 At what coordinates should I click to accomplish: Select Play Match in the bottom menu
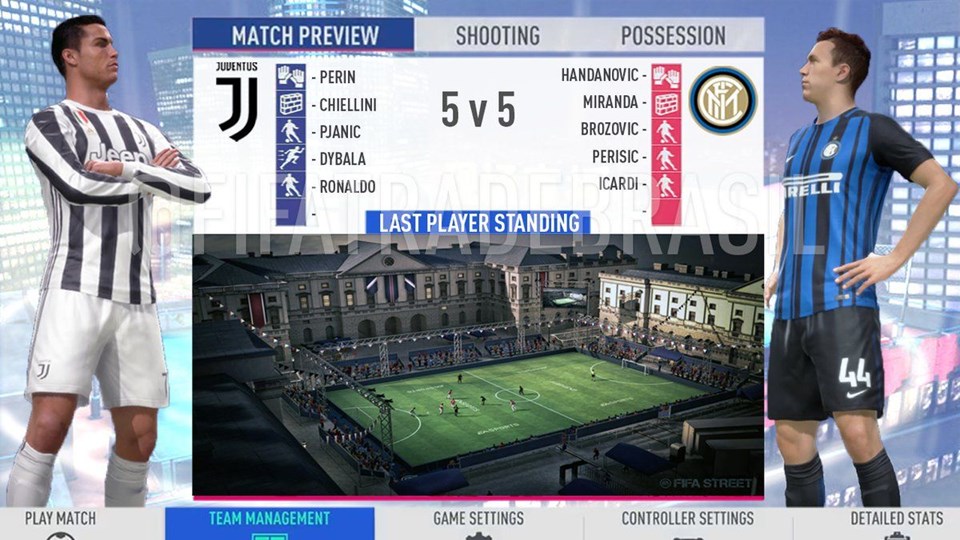60,520
